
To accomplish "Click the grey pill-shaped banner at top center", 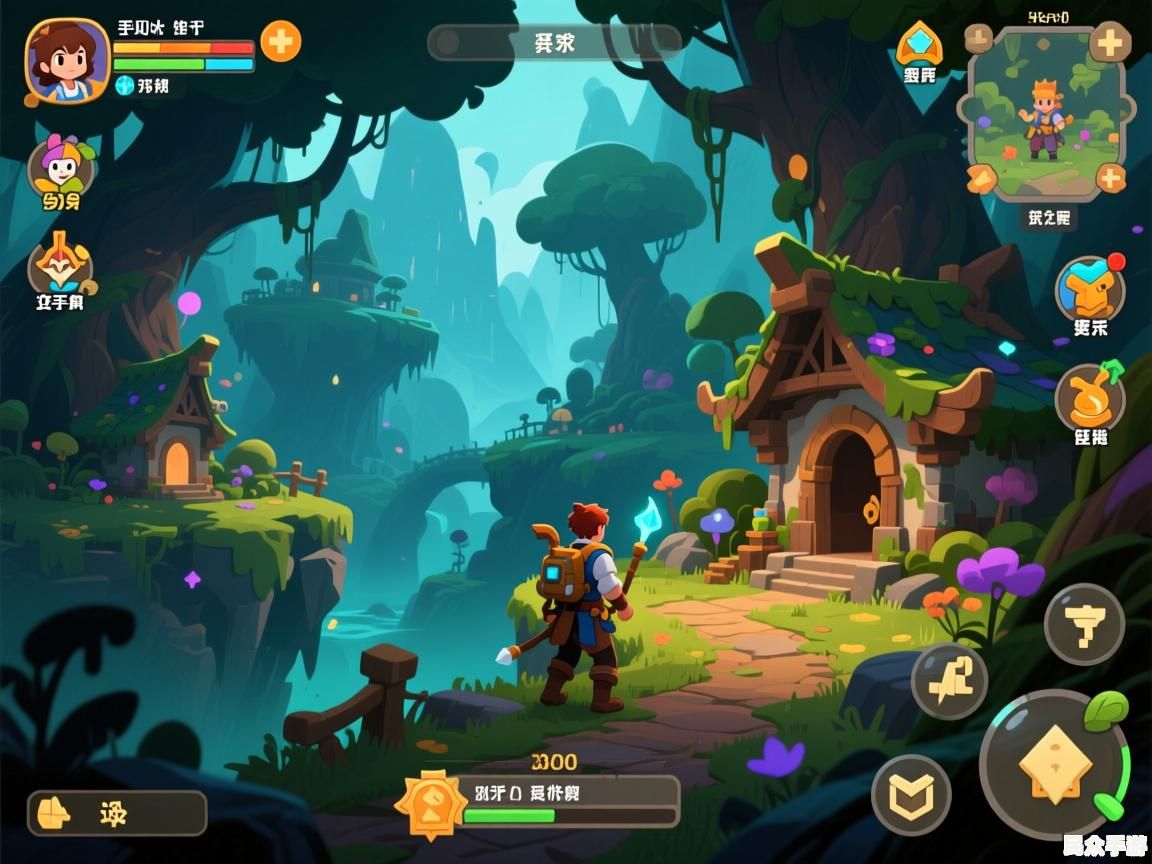I will tap(554, 43).
